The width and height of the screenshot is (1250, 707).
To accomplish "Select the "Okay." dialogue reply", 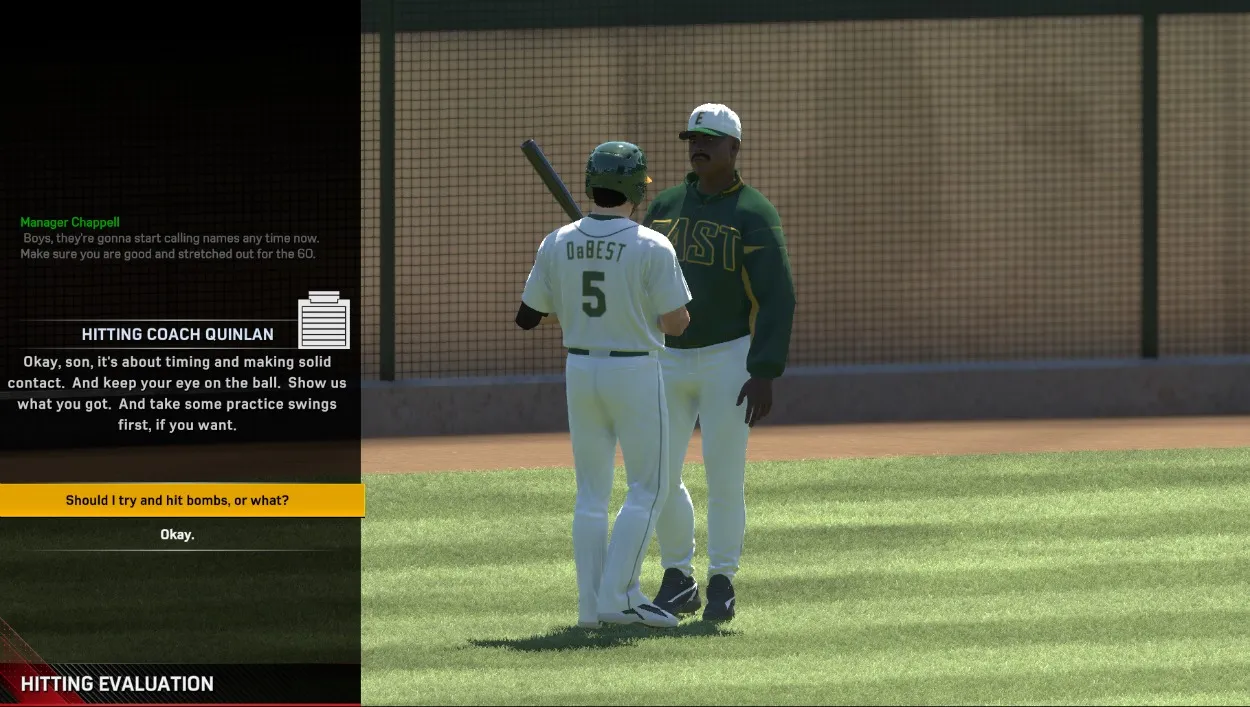I will pyautogui.click(x=178, y=535).
